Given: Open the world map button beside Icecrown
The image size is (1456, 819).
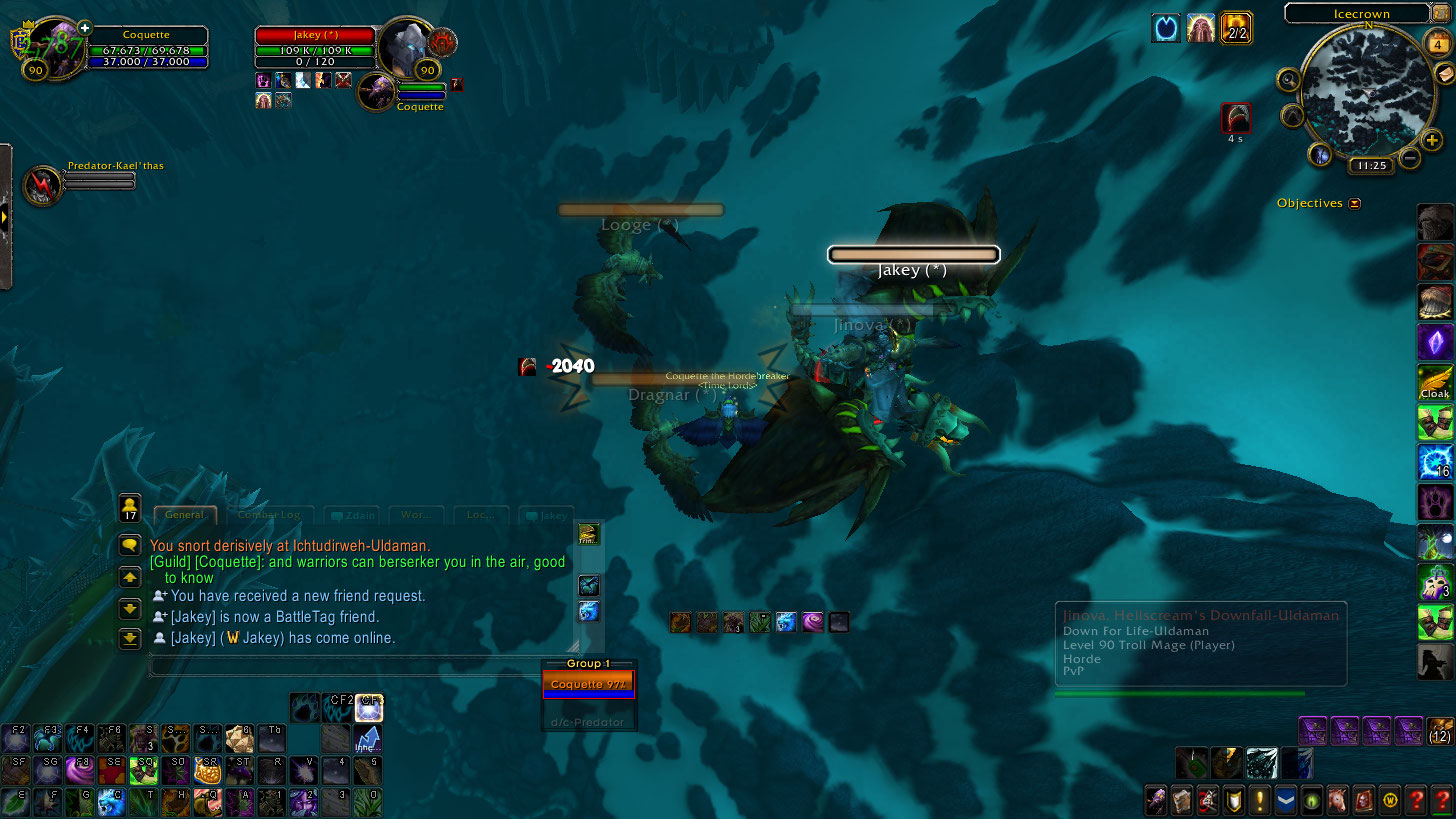Looking at the screenshot, I should click(1443, 13).
